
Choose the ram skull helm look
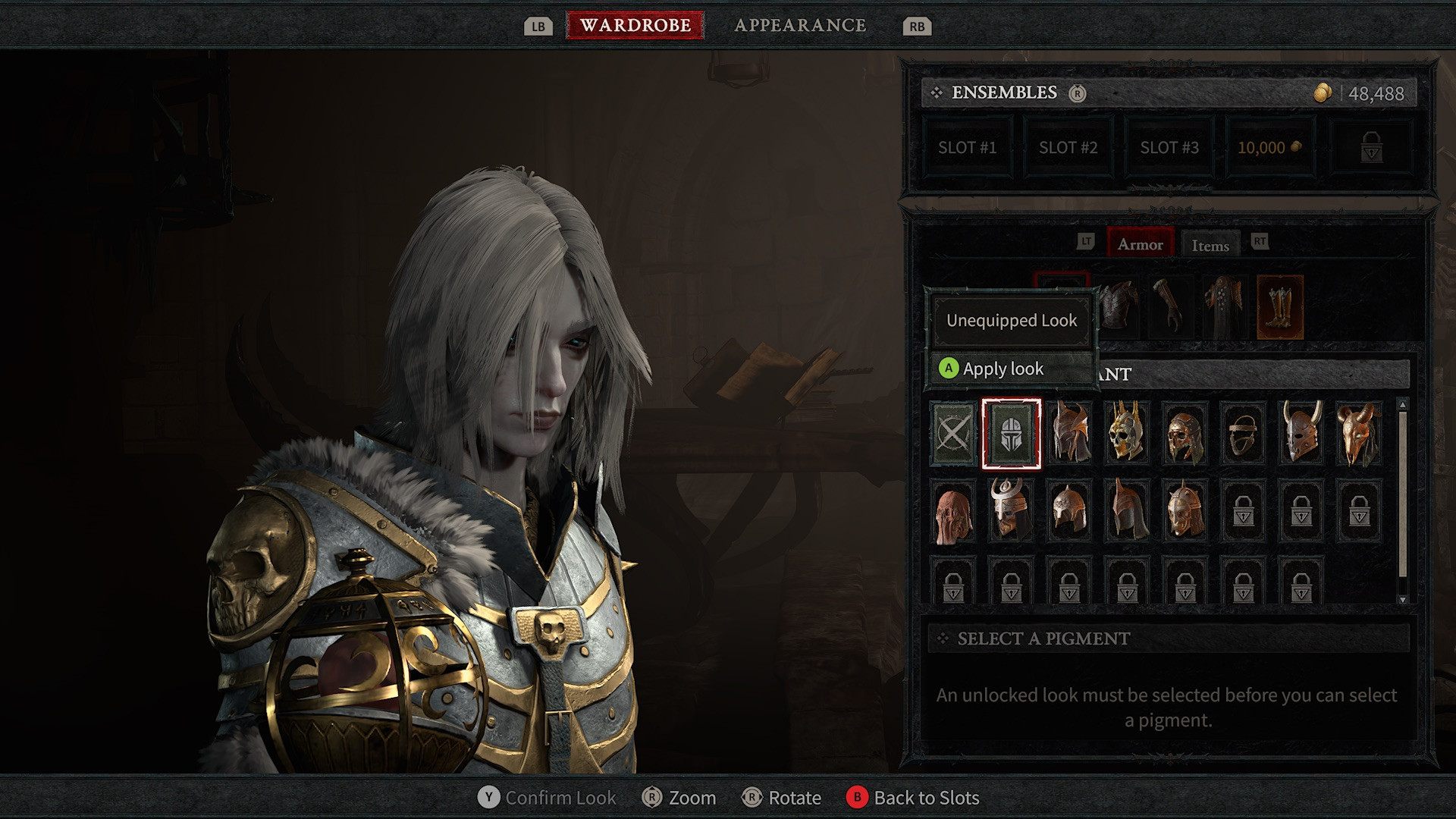1359,434
